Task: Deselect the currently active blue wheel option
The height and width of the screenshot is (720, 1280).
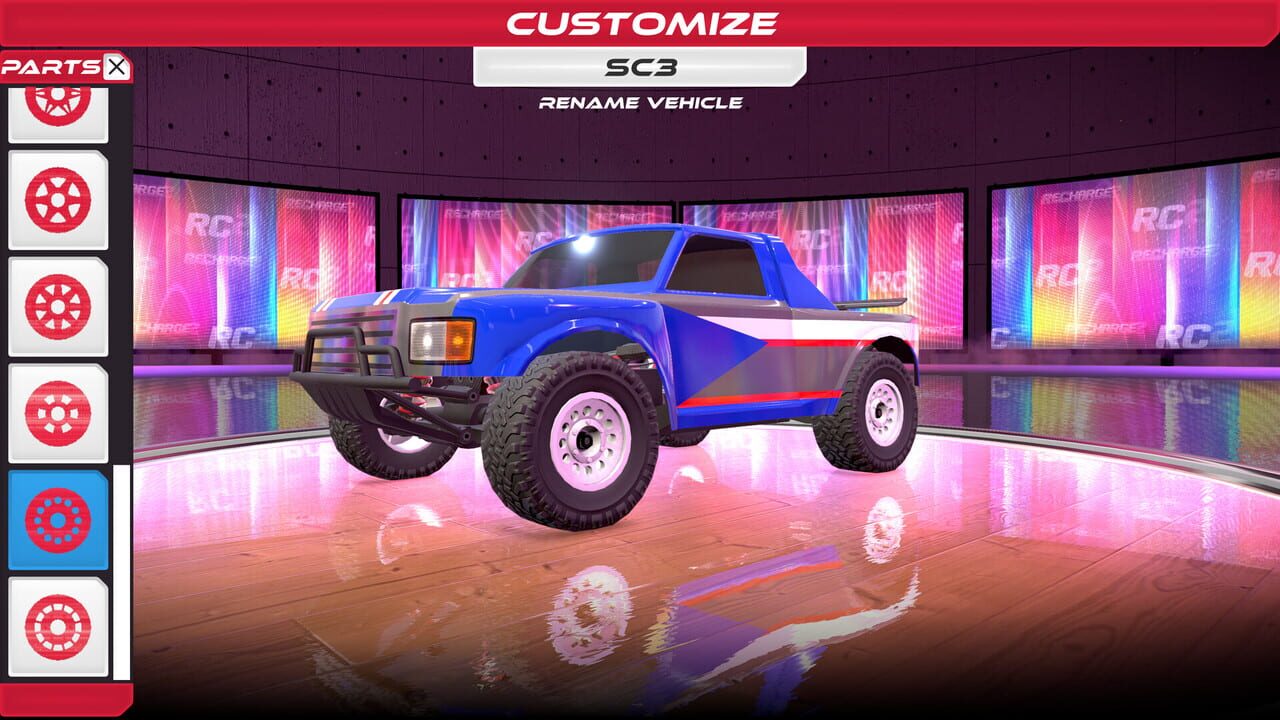Action: [x=57, y=520]
